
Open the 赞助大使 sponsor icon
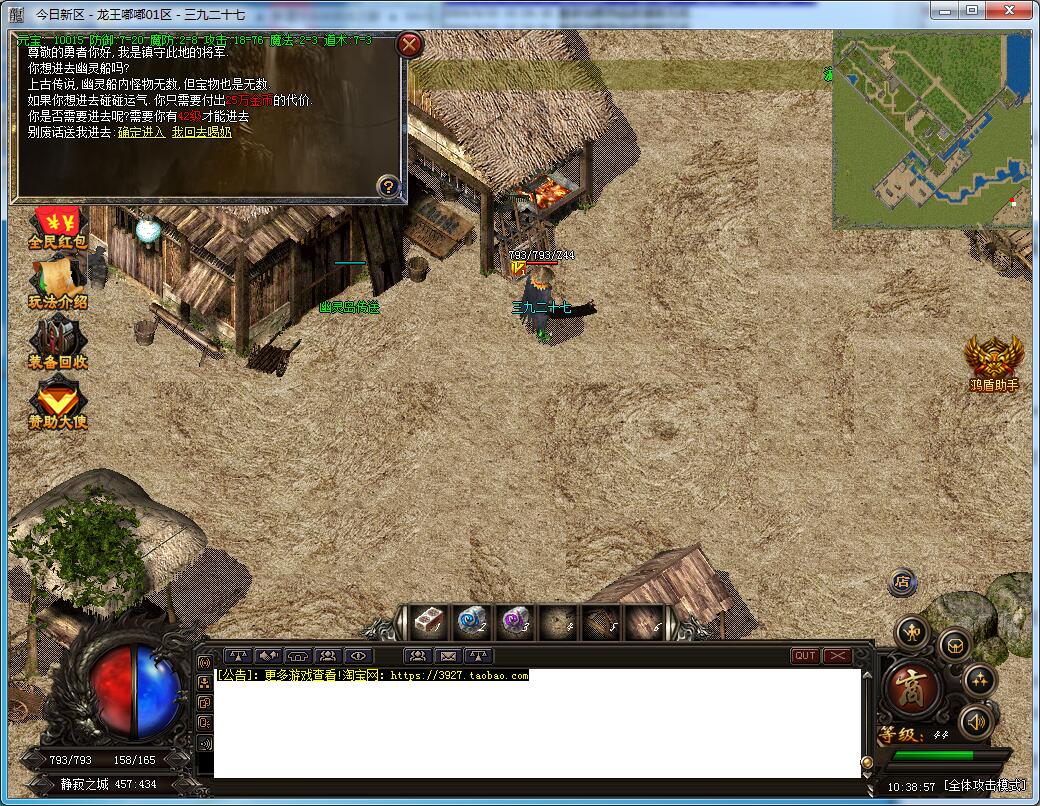tap(58, 405)
